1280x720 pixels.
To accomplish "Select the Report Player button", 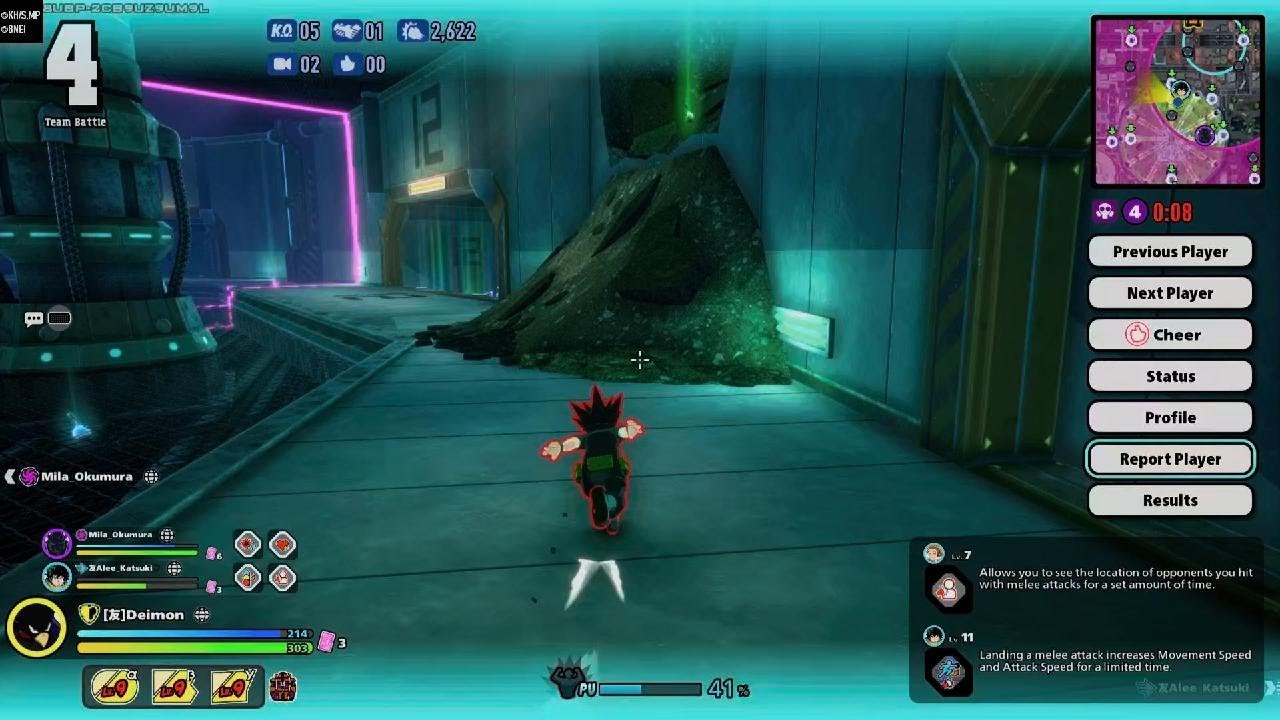I will pos(1170,459).
